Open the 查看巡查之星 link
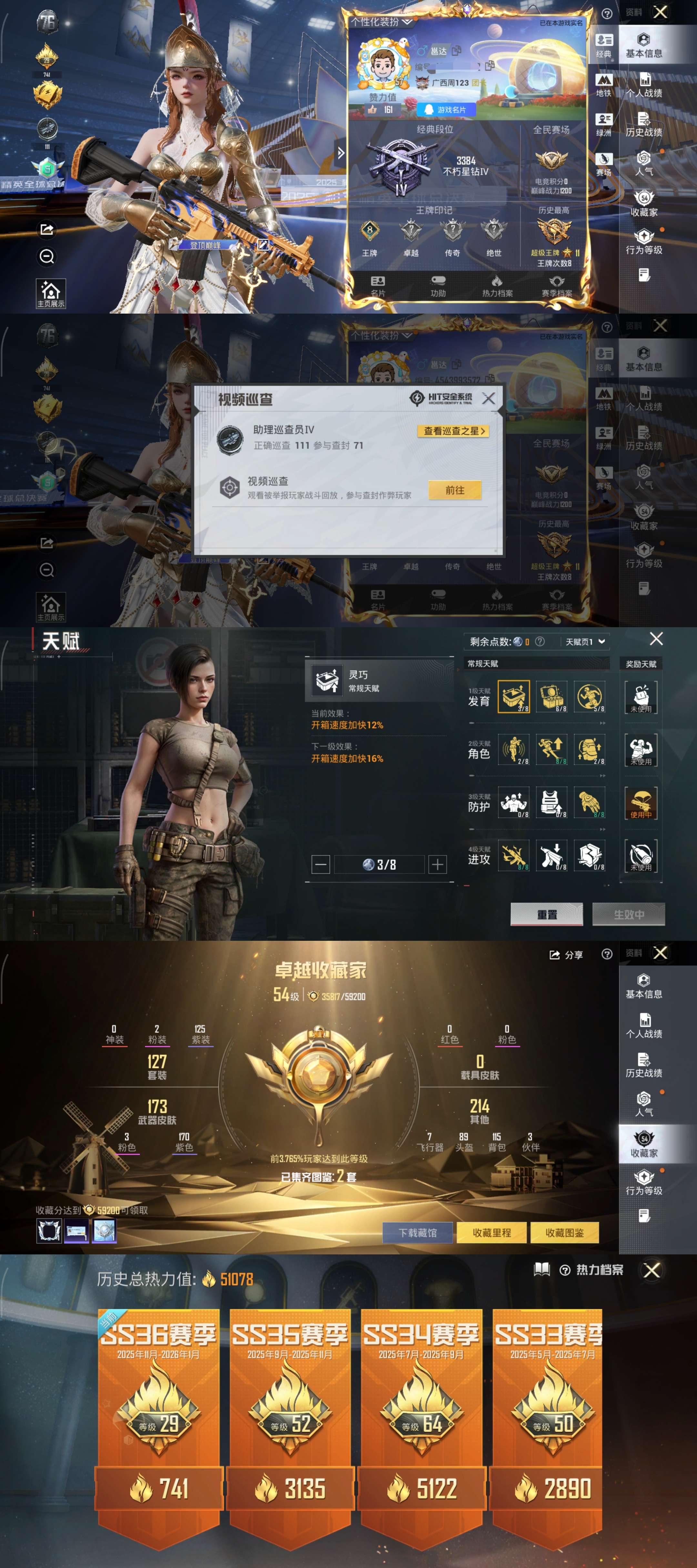Screen dimensions: 697x1568 coord(454,431)
